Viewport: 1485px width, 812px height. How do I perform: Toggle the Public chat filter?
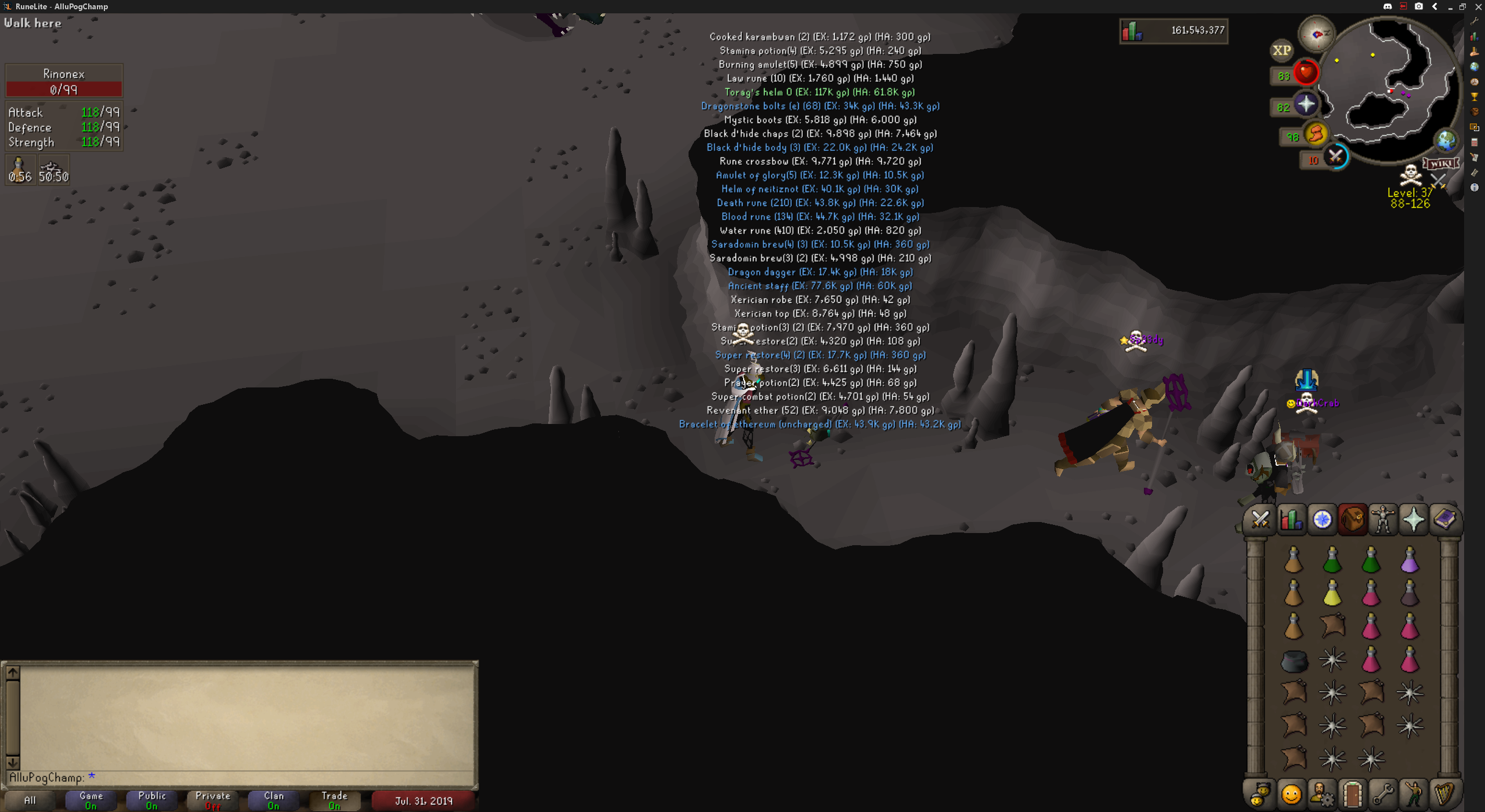152,800
